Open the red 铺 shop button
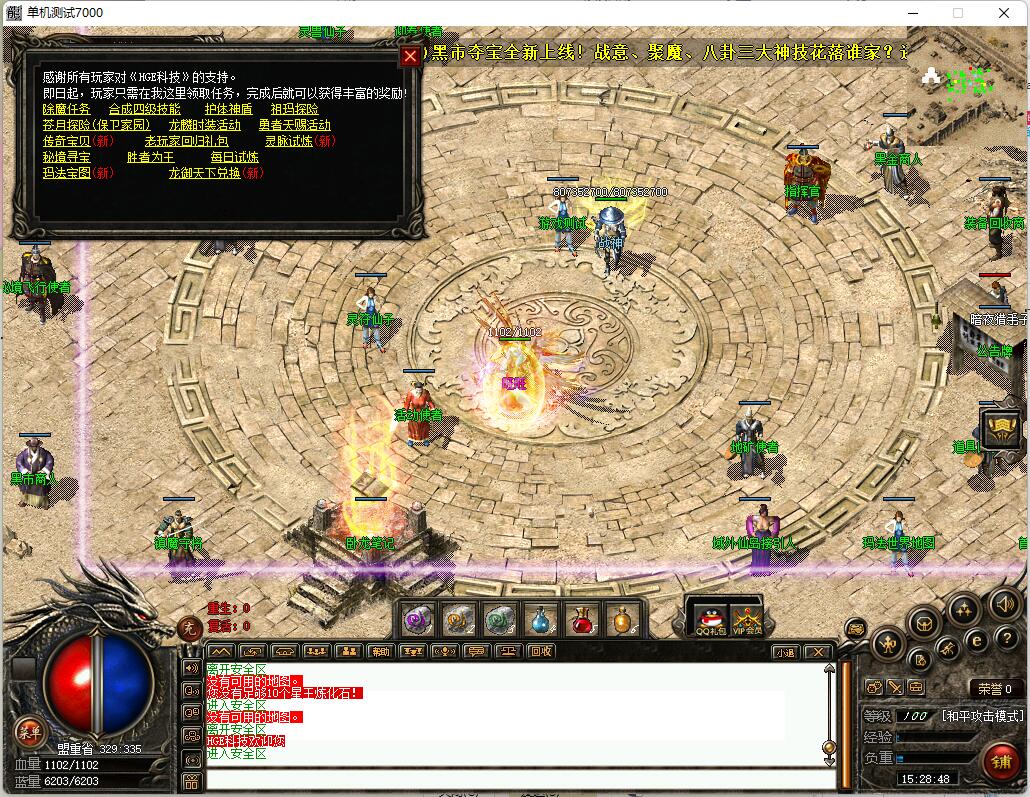Screen dimensions: 1030x797 tap(999, 760)
